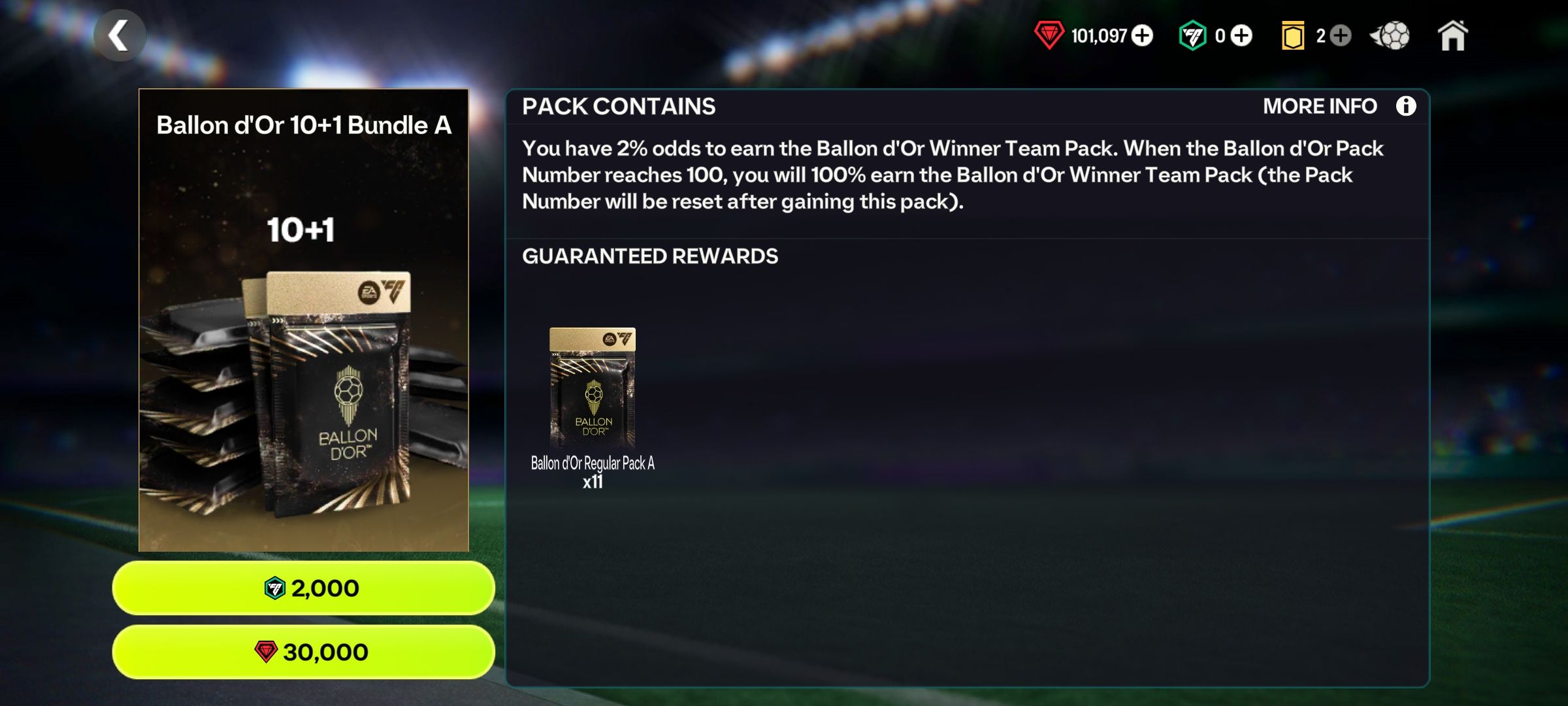This screenshot has height=706, width=1568.
Task: Add more gold tokens via plus icon
Action: [1340, 35]
